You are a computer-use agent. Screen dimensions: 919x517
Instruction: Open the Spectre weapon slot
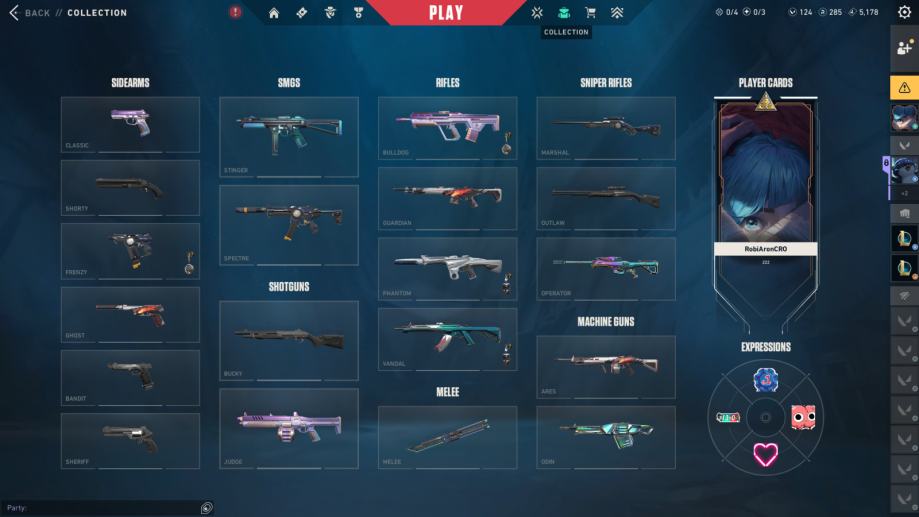coord(288,225)
